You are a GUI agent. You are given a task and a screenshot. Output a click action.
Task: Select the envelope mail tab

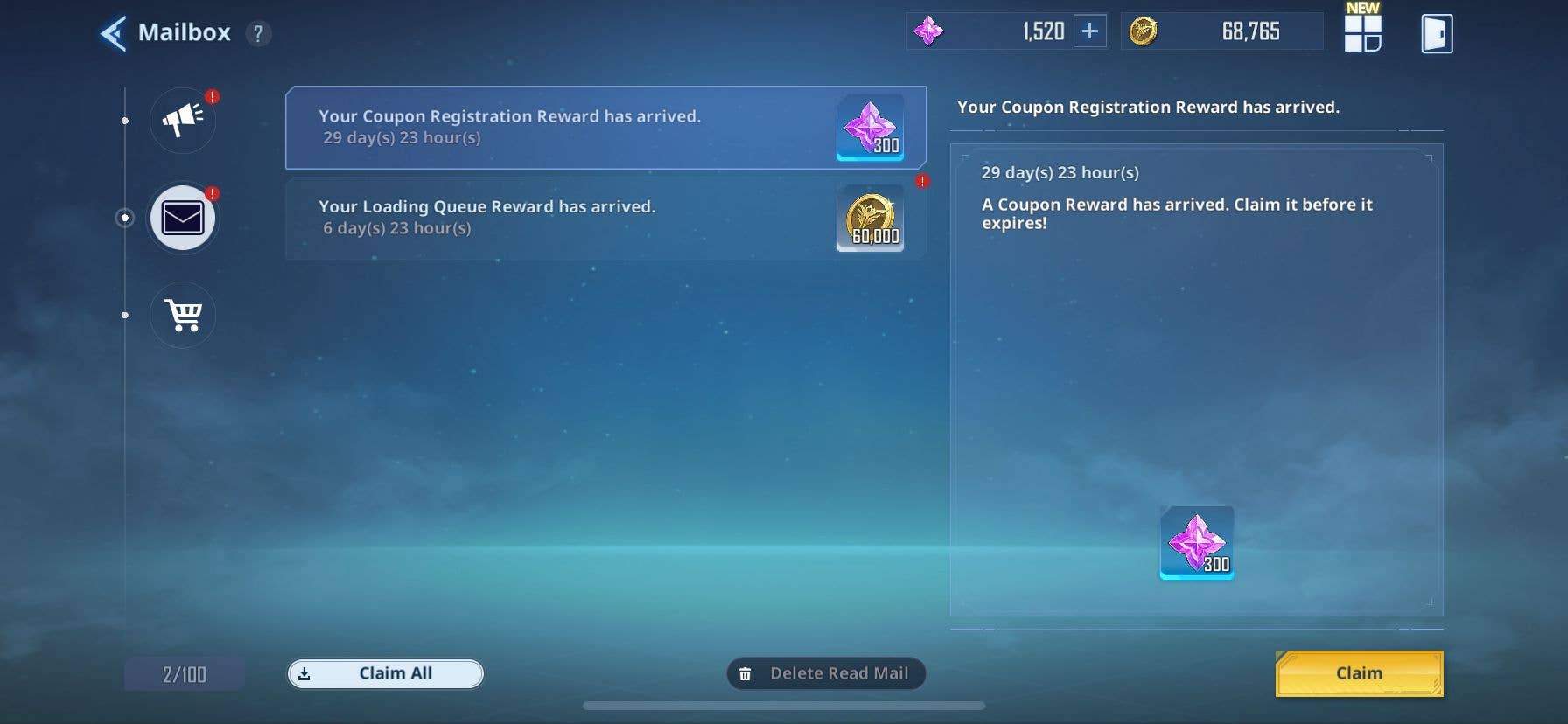tap(183, 218)
